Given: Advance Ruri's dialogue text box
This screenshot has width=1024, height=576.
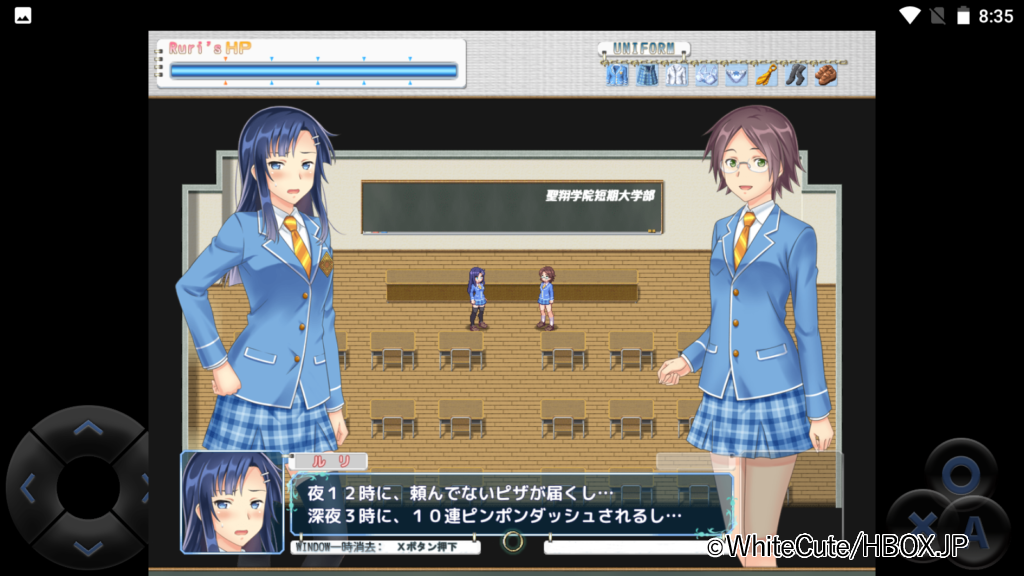Looking at the screenshot, I should (x=511, y=504).
